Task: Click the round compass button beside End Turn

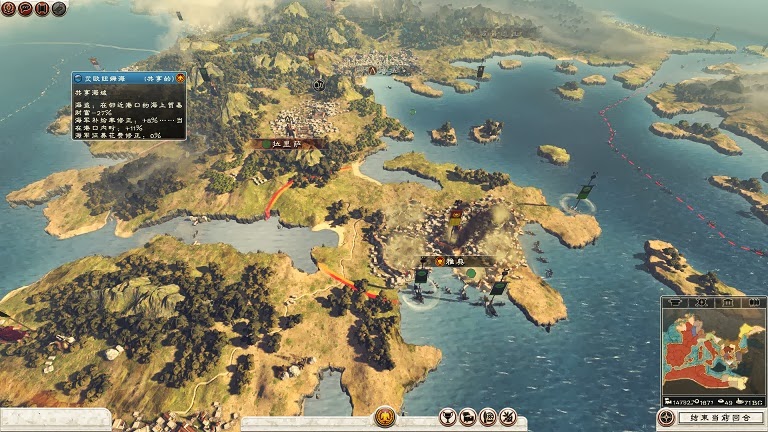Action: point(666,418)
